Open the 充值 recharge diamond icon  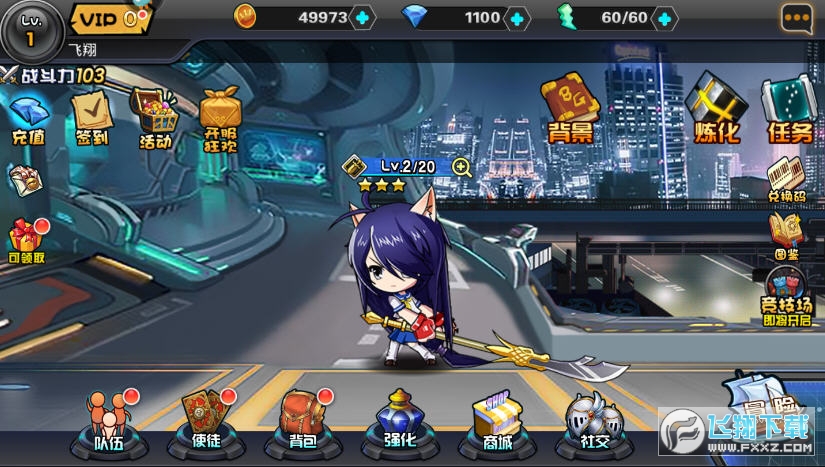(28, 118)
